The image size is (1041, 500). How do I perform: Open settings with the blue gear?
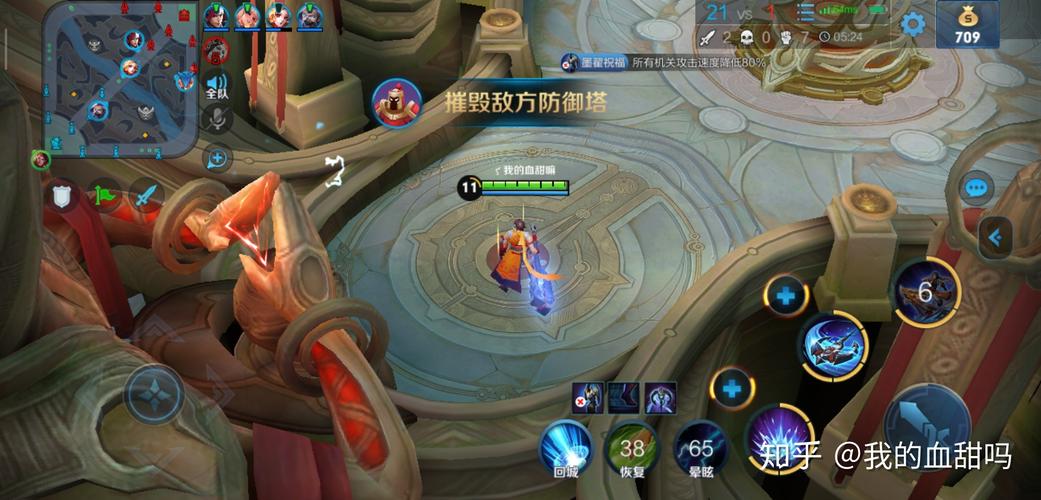(x=912, y=24)
